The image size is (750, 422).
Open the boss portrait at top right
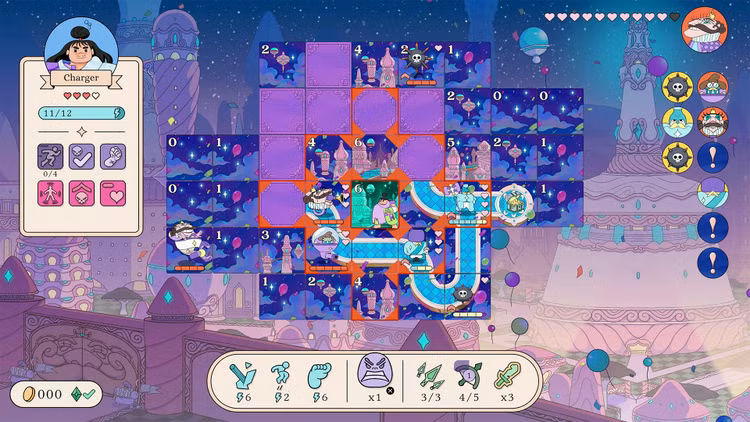point(705,28)
